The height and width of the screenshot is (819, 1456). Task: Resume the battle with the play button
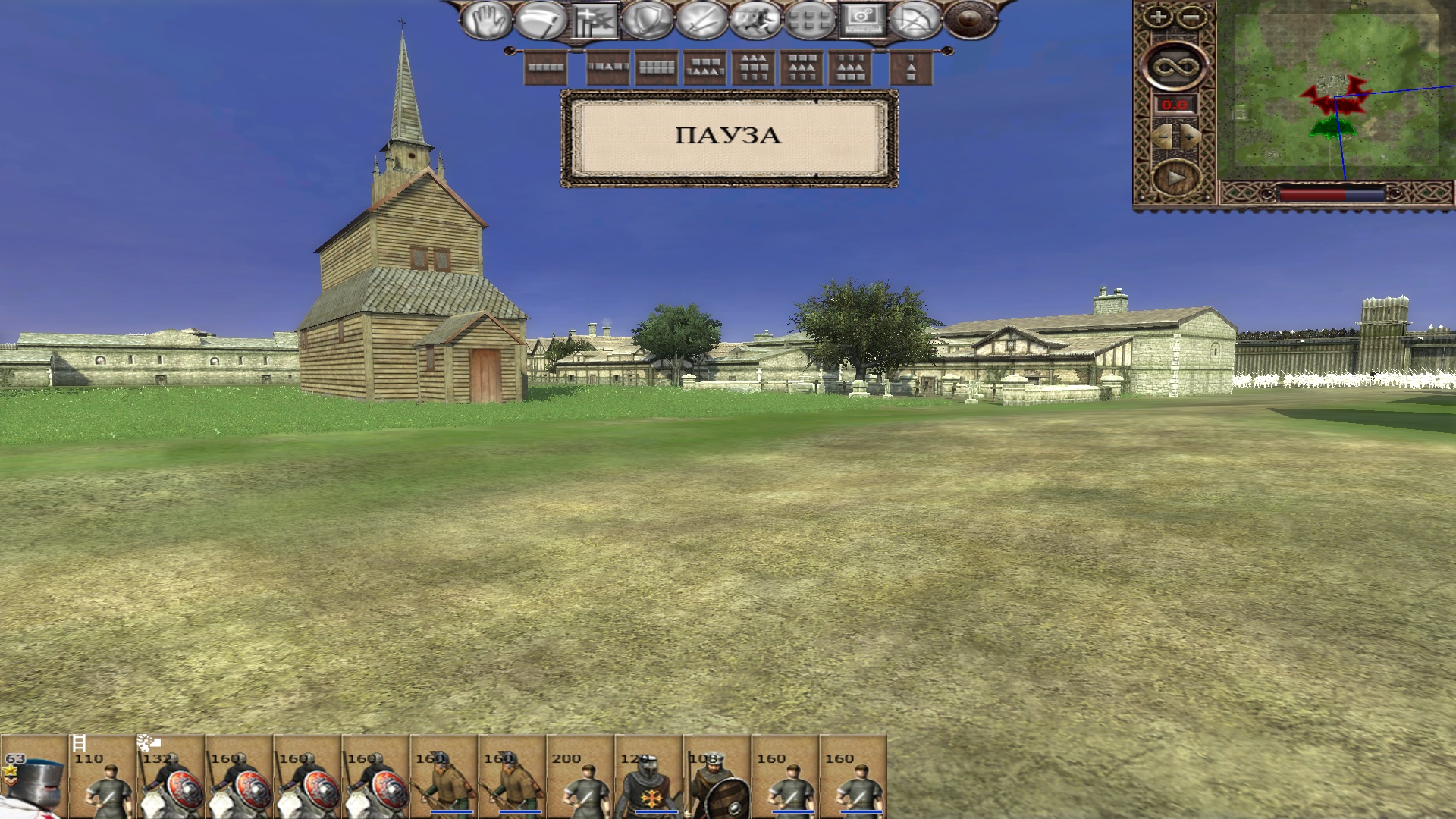click(1175, 178)
